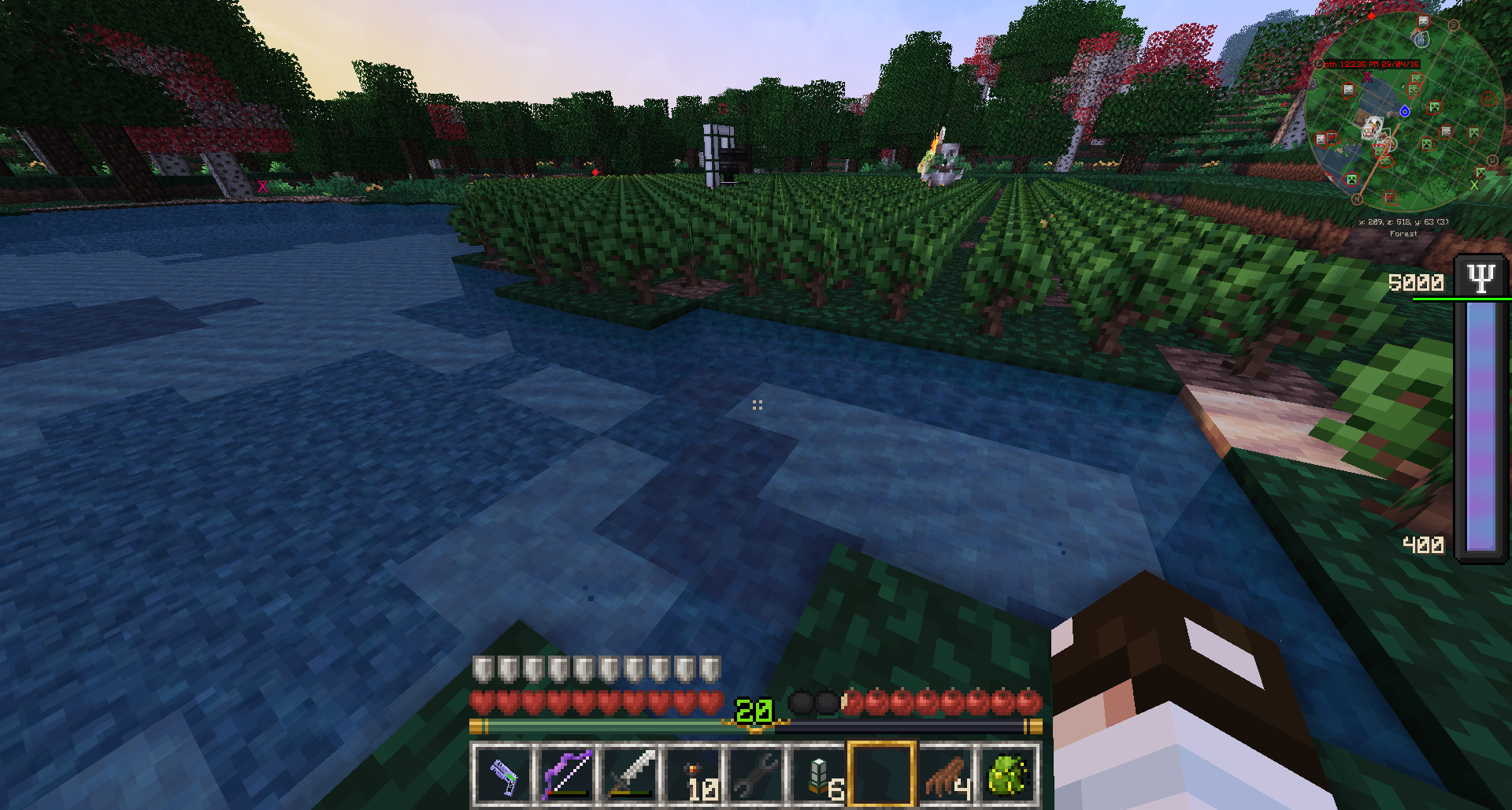Image resolution: width=1512 pixels, height=810 pixels.
Task: Select the lamp pillar stack of 6
Action: click(x=819, y=775)
